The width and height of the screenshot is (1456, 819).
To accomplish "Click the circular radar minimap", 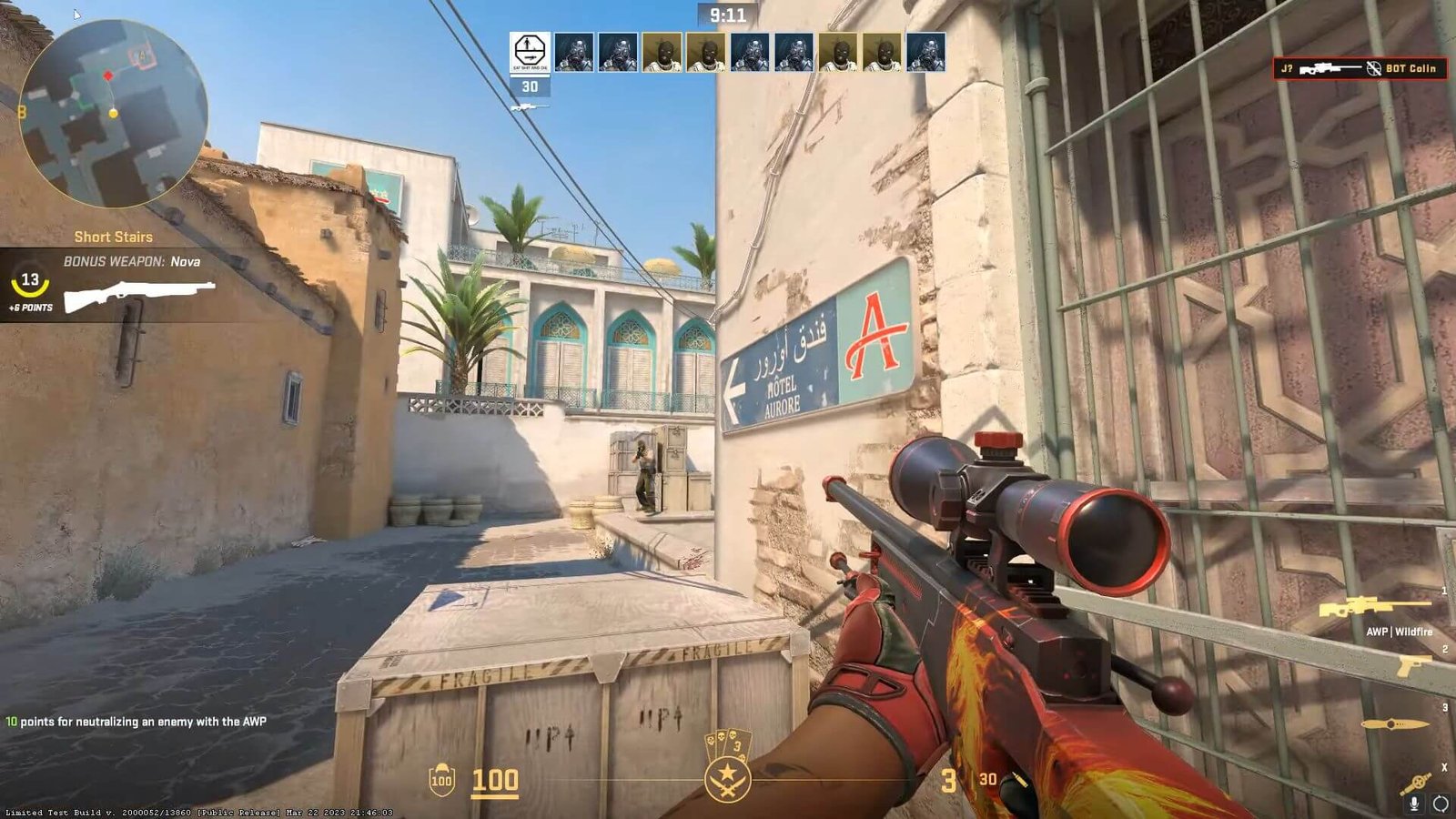I will tap(113, 114).
